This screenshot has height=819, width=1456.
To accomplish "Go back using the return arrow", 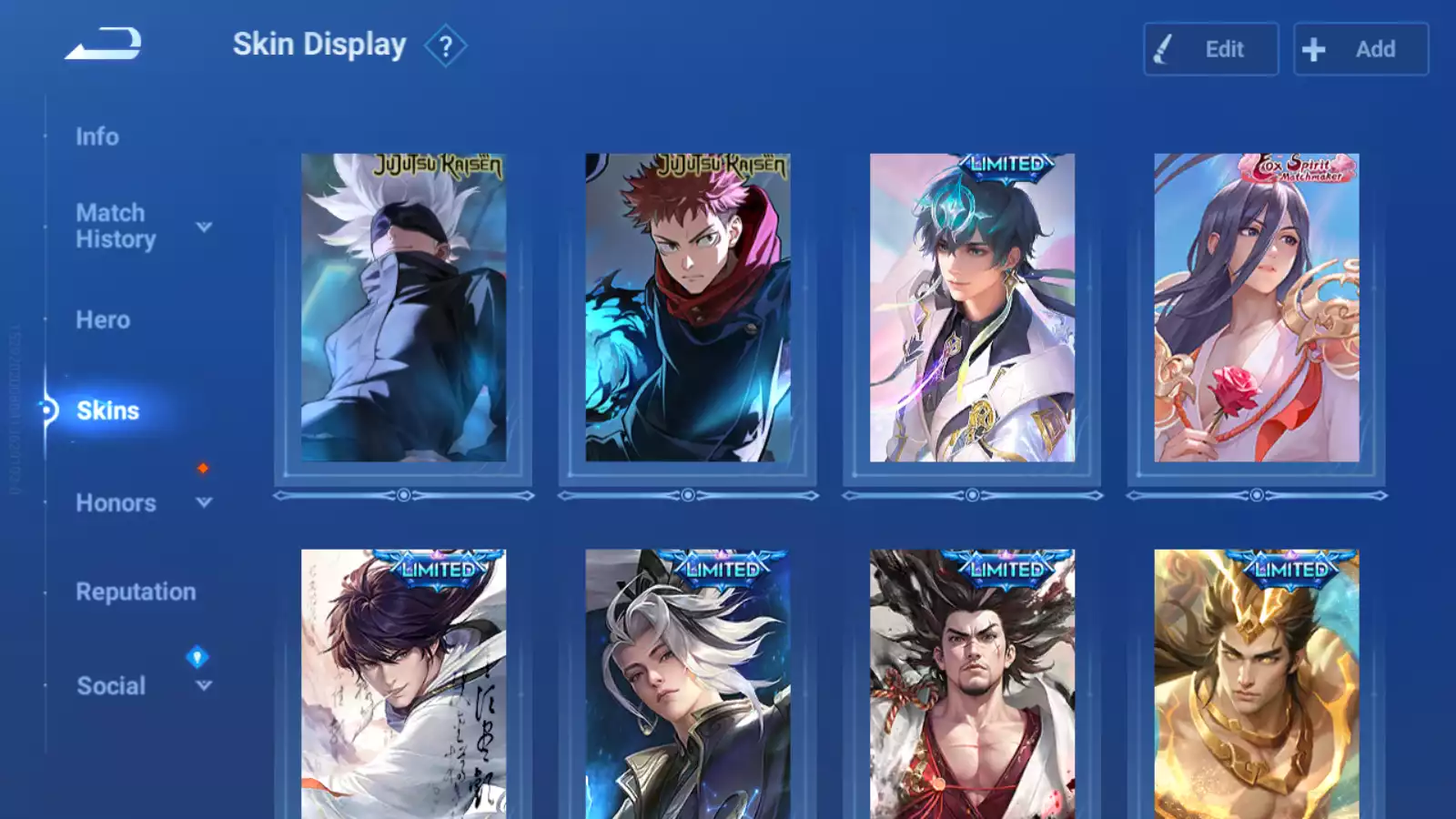I will 104,44.
